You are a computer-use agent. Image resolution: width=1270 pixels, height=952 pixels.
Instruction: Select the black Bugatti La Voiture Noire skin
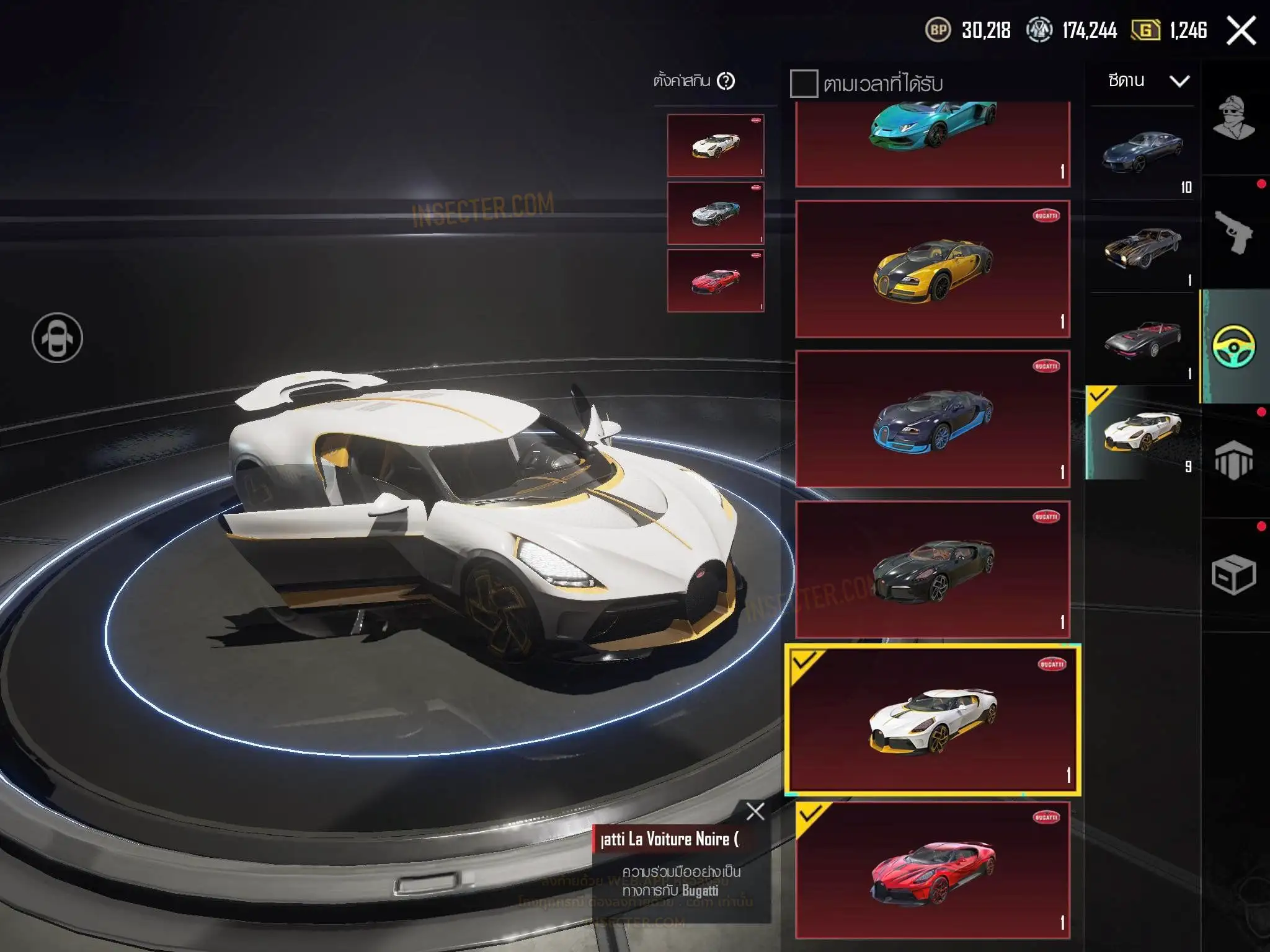pyautogui.click(x=933, y=570)
